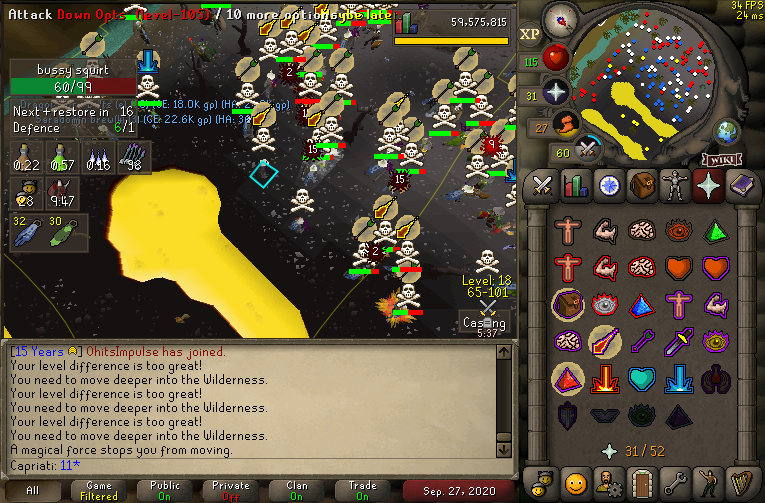Open the Worn Equipment tab
This screenshot has width=765, height=503.
coord(674,186)
